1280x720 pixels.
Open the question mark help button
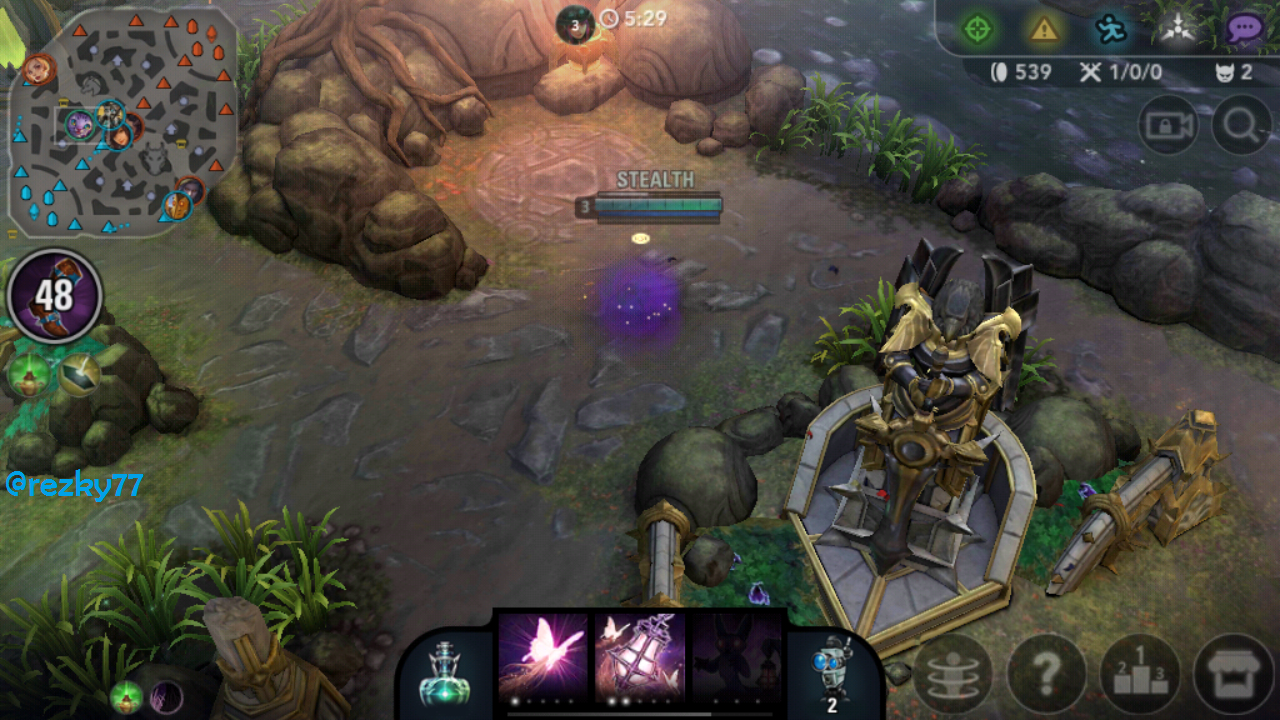1047,673
